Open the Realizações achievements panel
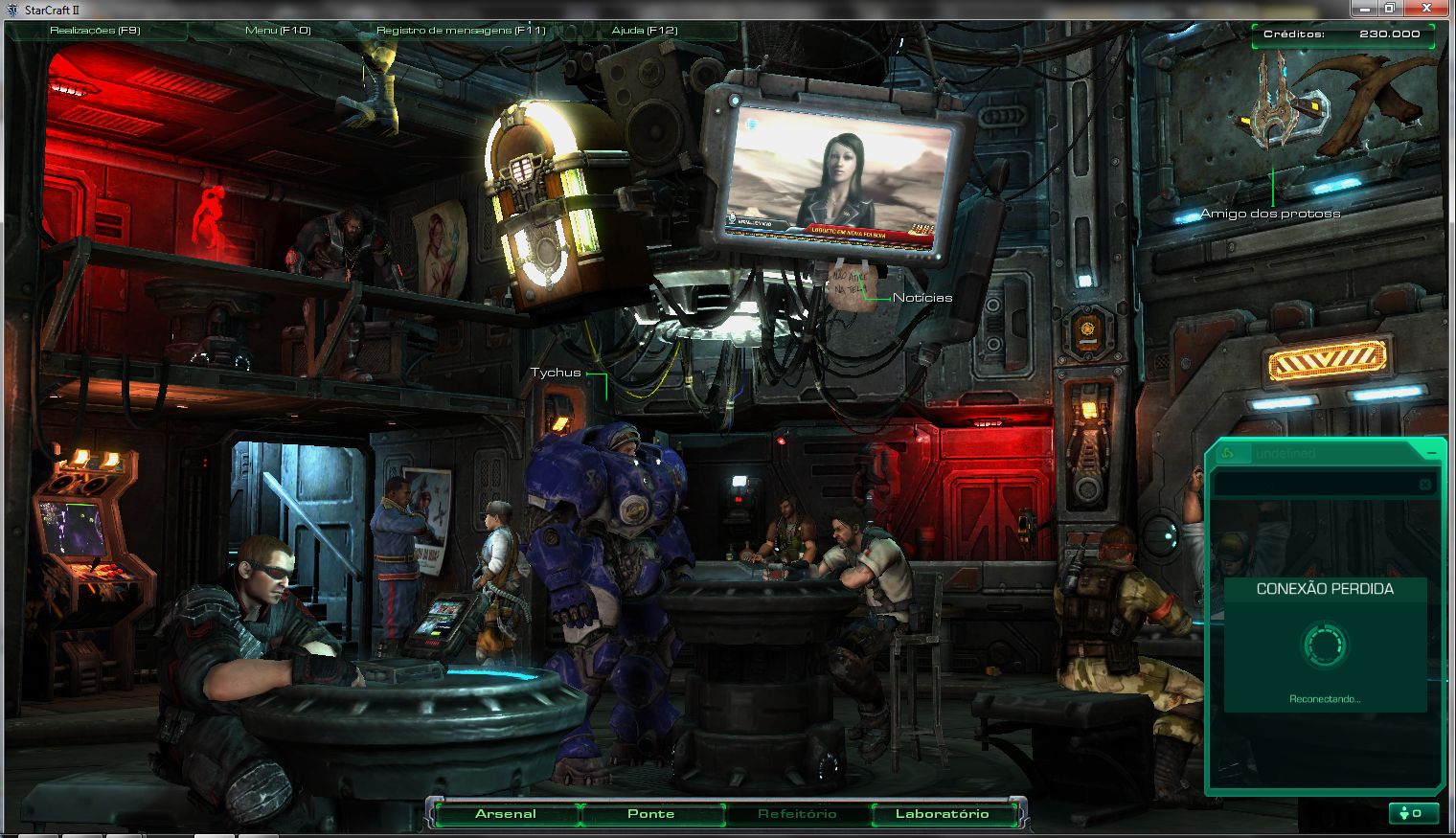Viewport: 1456px width, 838px height. click(x=95, y=31)
